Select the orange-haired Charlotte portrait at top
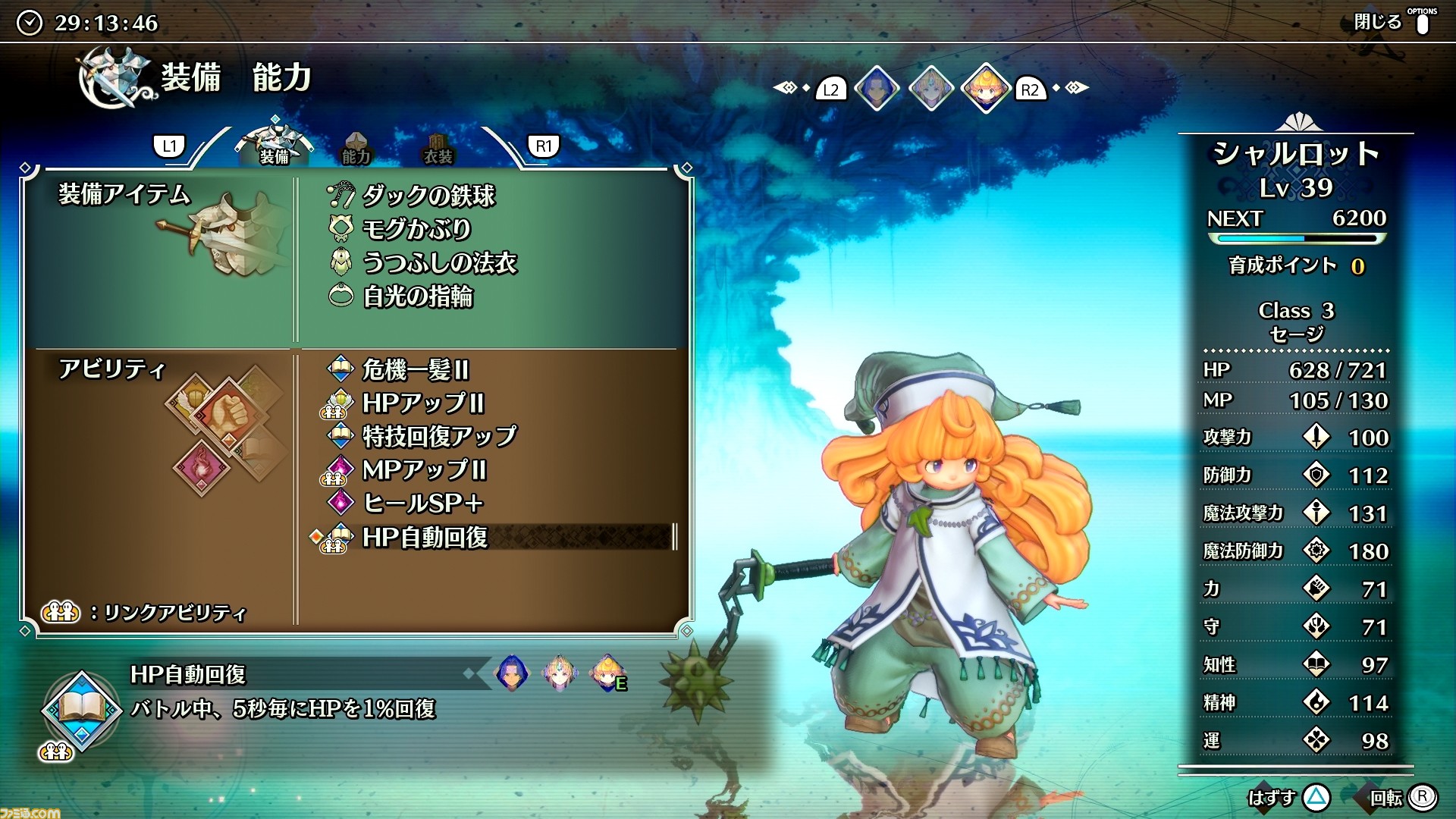This screenshot has height=819, width=1456. point(985,89)
